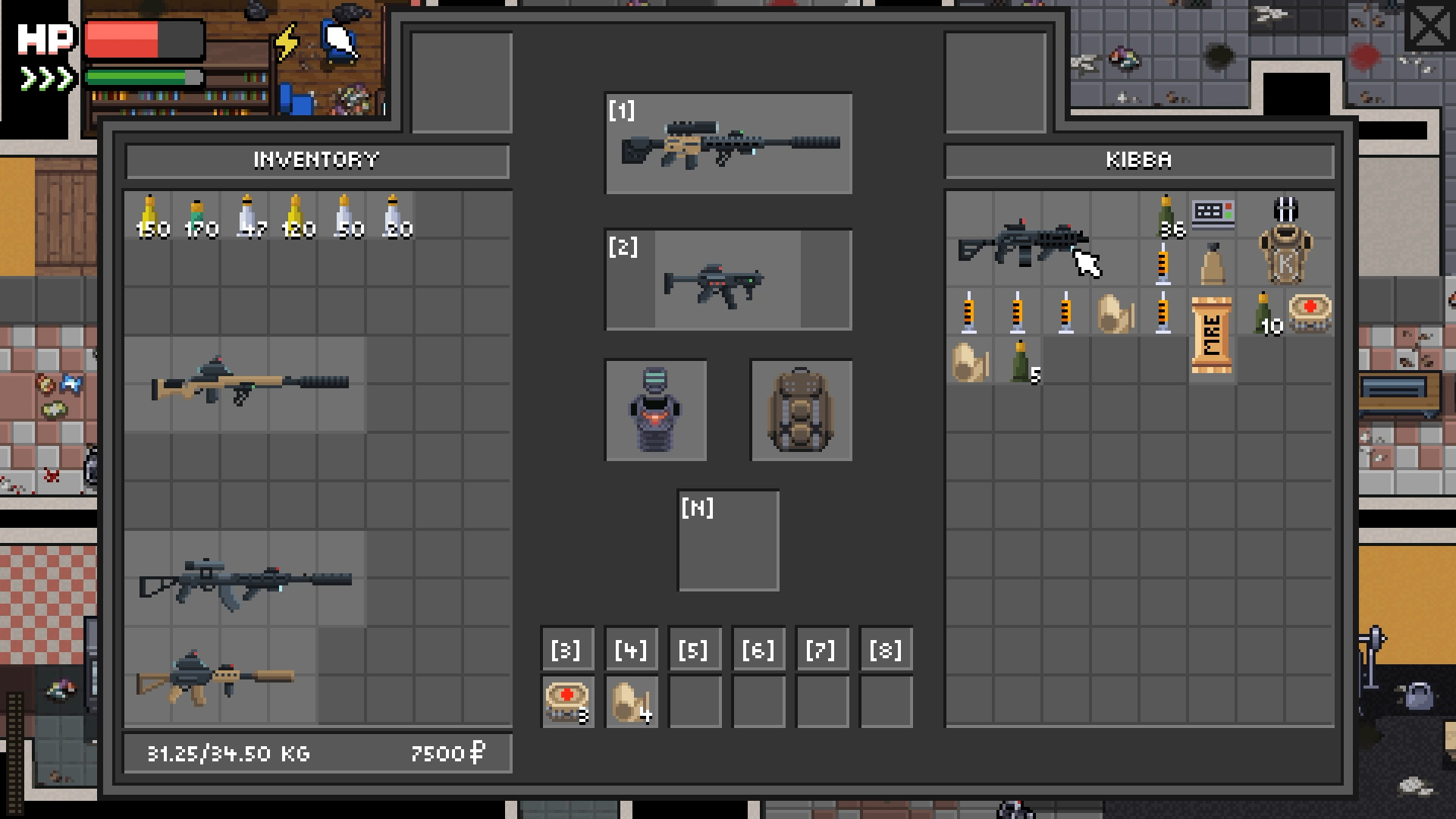This screenshot has height=819, width=1456.
Task: Click the K-marked armor vest in Kibba's stock
Action: (x=1286, y=243)
